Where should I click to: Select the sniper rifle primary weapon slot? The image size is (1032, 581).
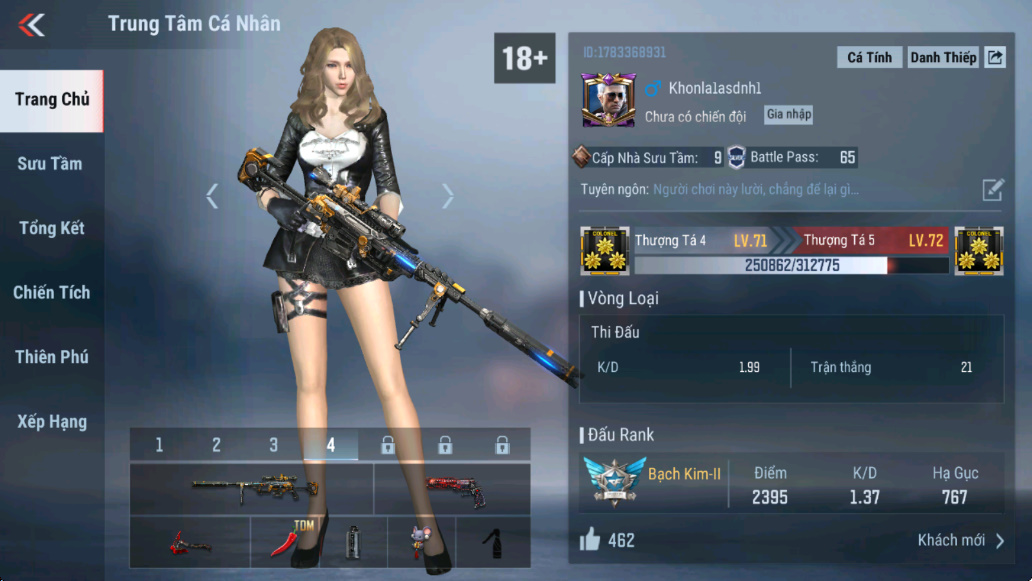[x=252, y=488]
